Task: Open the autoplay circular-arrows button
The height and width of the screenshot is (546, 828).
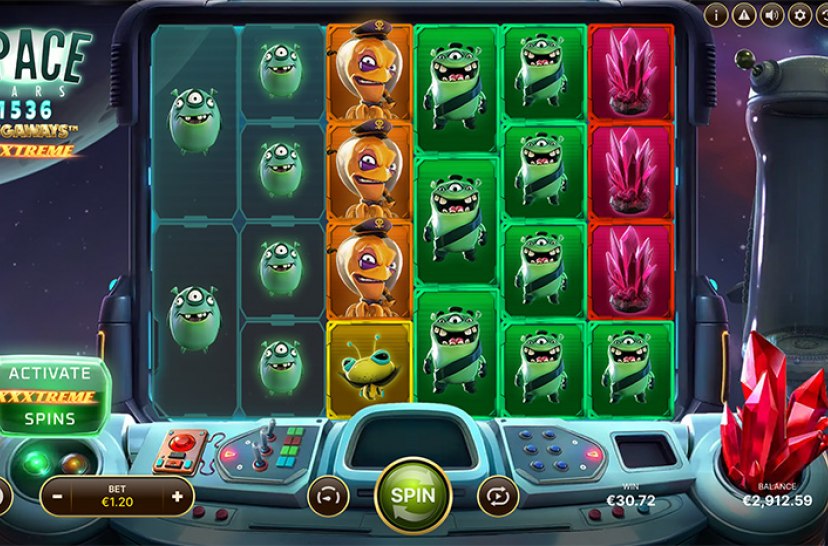Action: pyautogui.click(x=497, y=495)
